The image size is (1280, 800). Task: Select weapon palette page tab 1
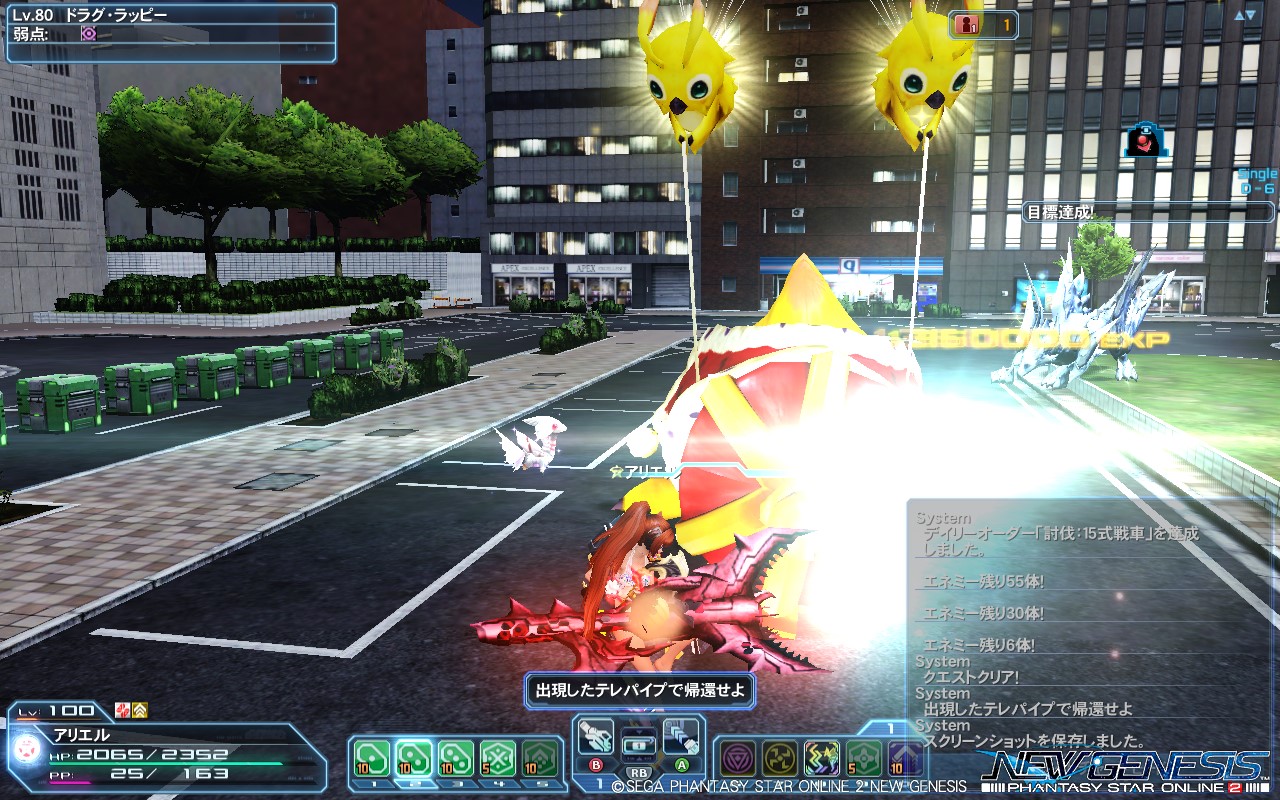tap(601, 781)
